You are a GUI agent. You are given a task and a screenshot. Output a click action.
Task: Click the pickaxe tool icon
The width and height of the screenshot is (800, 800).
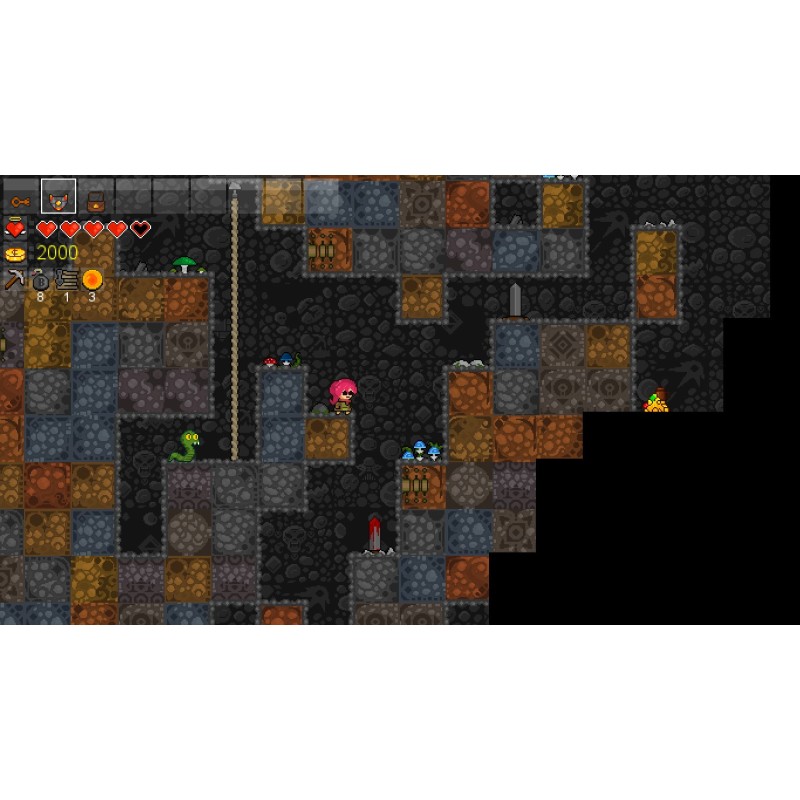tap(14, 279)
